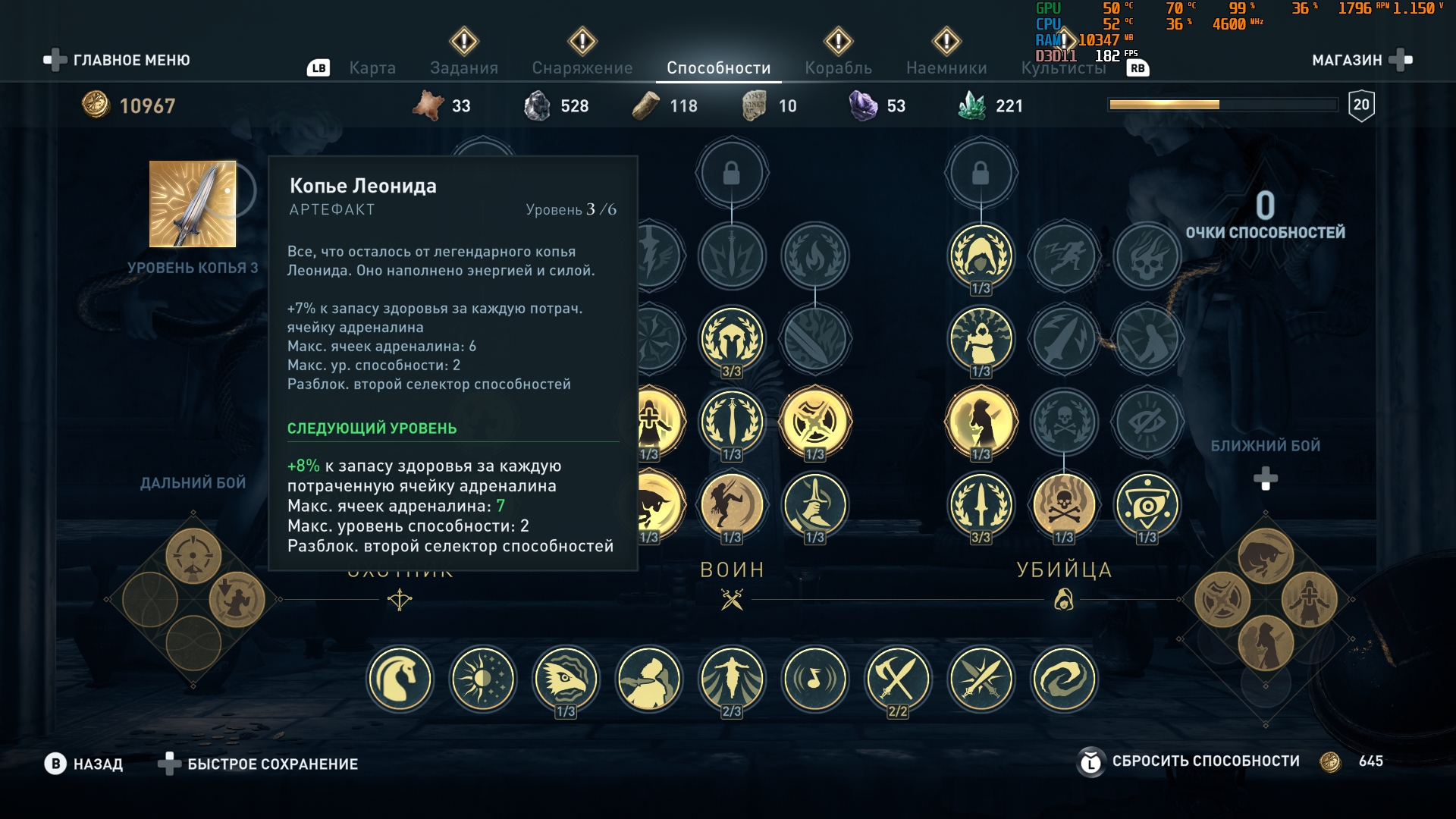Select the eagle head ability icon
The image size is (1456, 819).
565,679
